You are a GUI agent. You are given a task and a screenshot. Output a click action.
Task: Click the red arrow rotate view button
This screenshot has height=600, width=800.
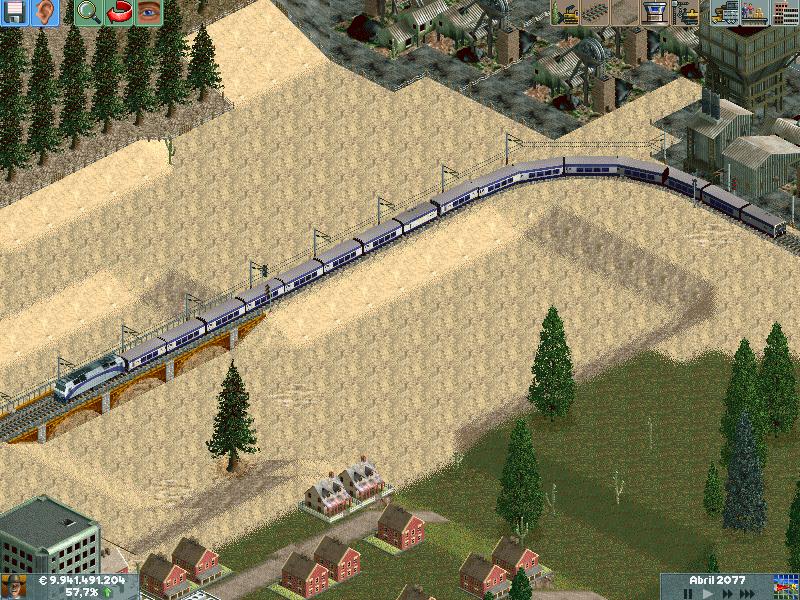coord(118,13)
